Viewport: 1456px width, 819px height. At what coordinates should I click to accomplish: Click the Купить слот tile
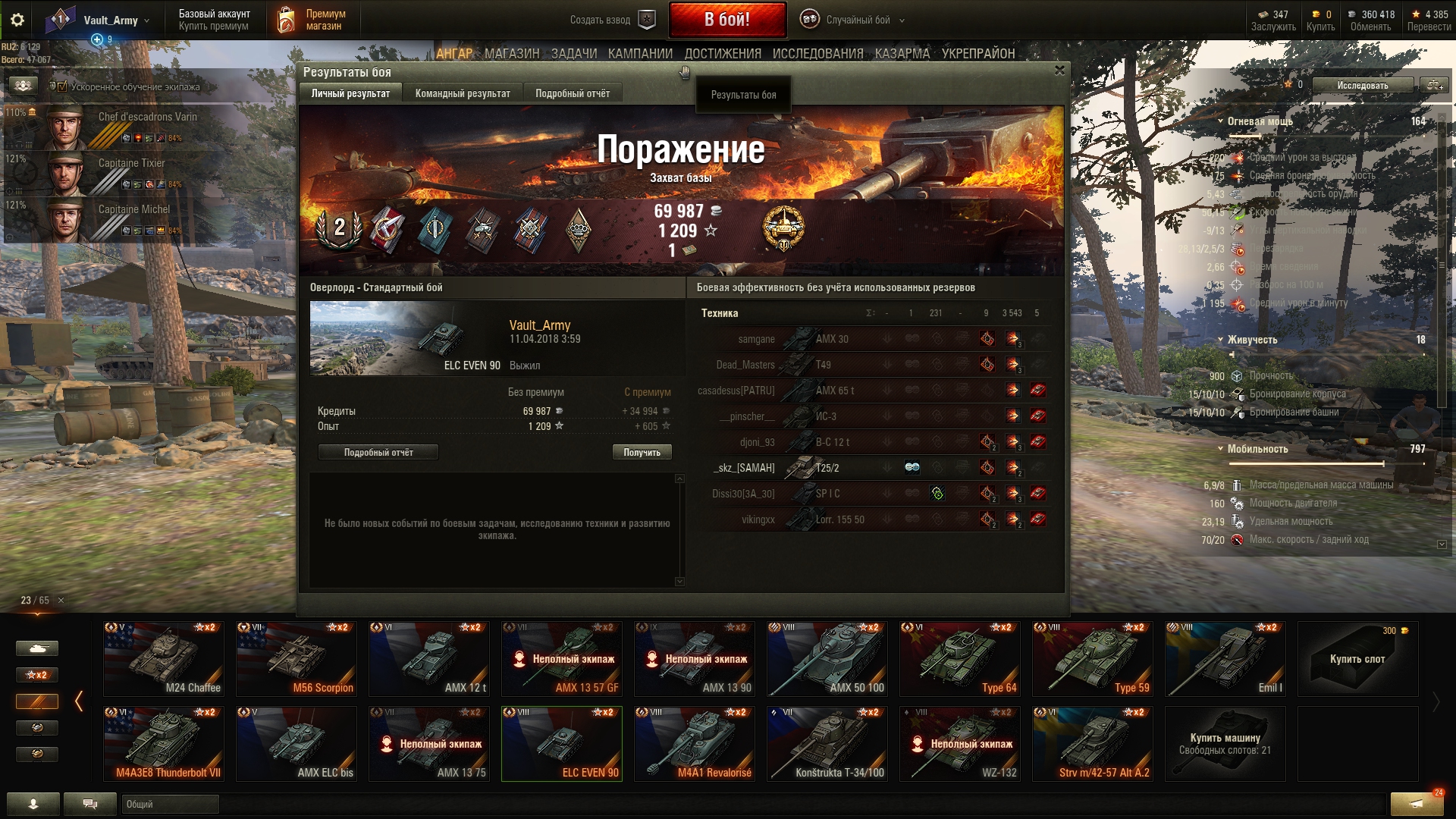1357,658
